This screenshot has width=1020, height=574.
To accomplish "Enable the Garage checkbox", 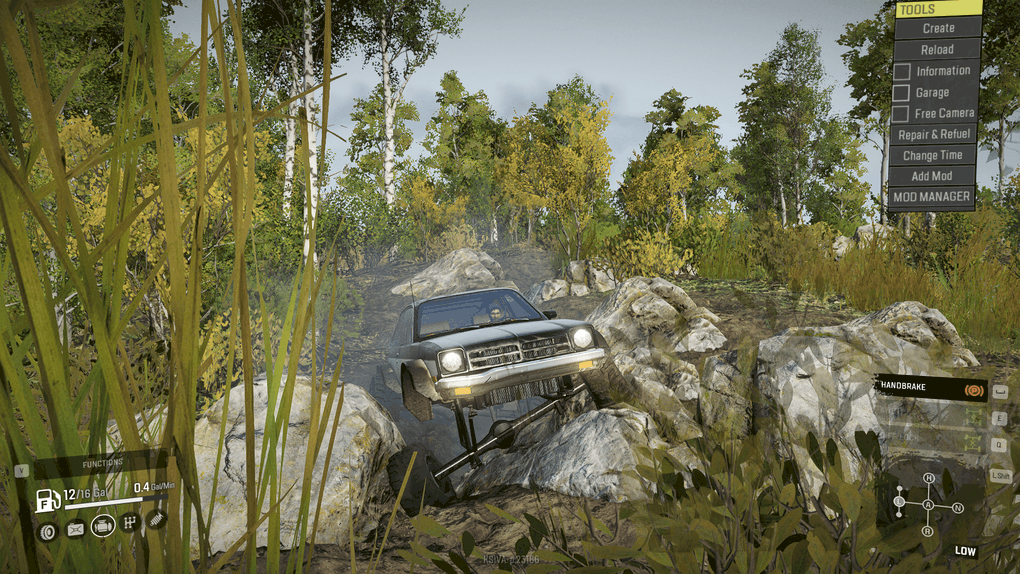I will 901,93.
